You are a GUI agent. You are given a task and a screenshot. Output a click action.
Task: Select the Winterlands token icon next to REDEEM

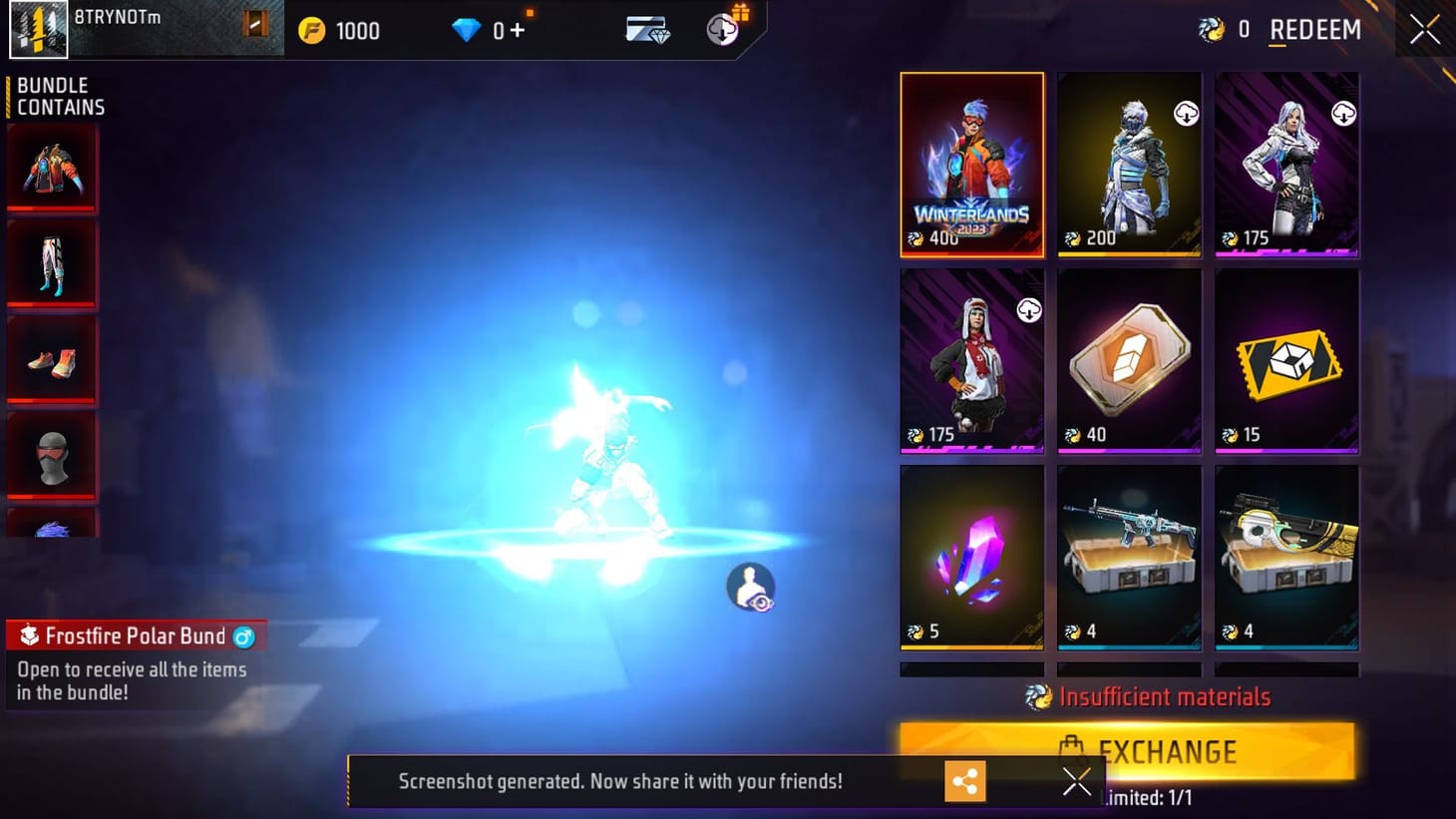pos(1213,30)
